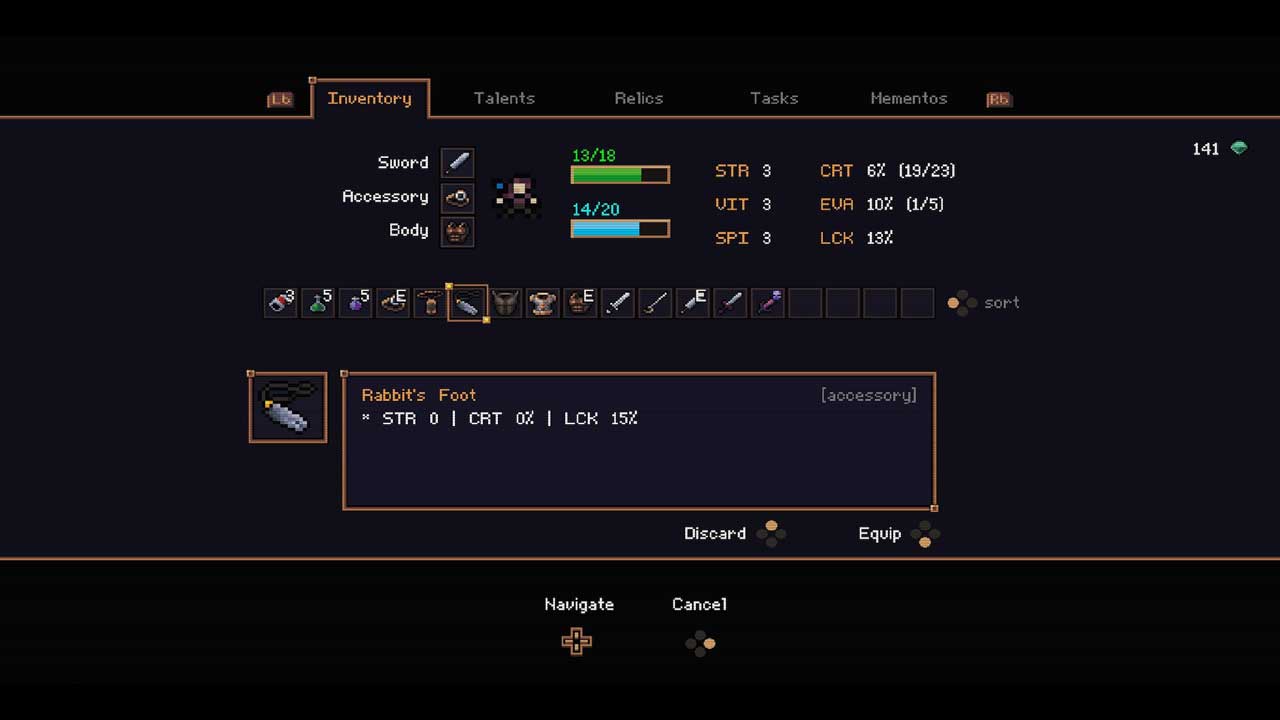Image resolution: width=1280 pixels, height=720 pixels.
Task: Select the Inventory tab
Action: point(369,98)
